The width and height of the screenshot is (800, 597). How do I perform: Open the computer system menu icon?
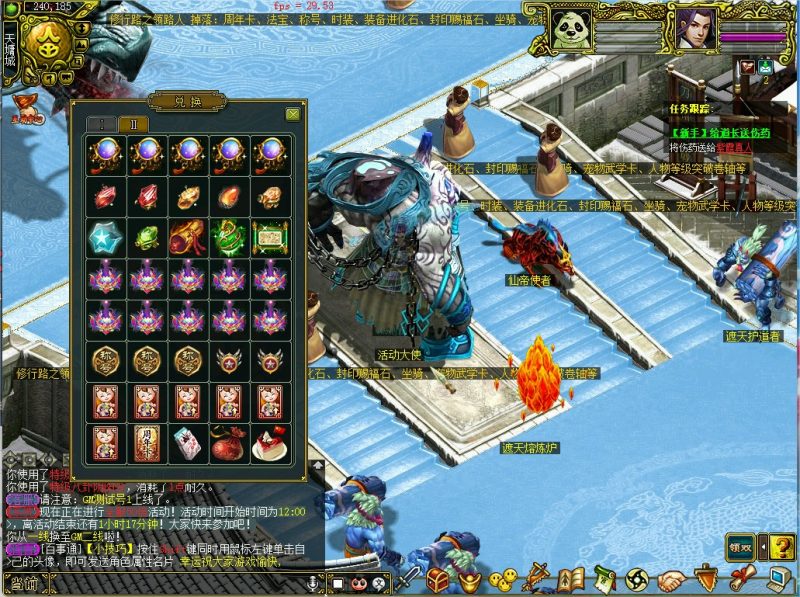(x=781, y=579)
